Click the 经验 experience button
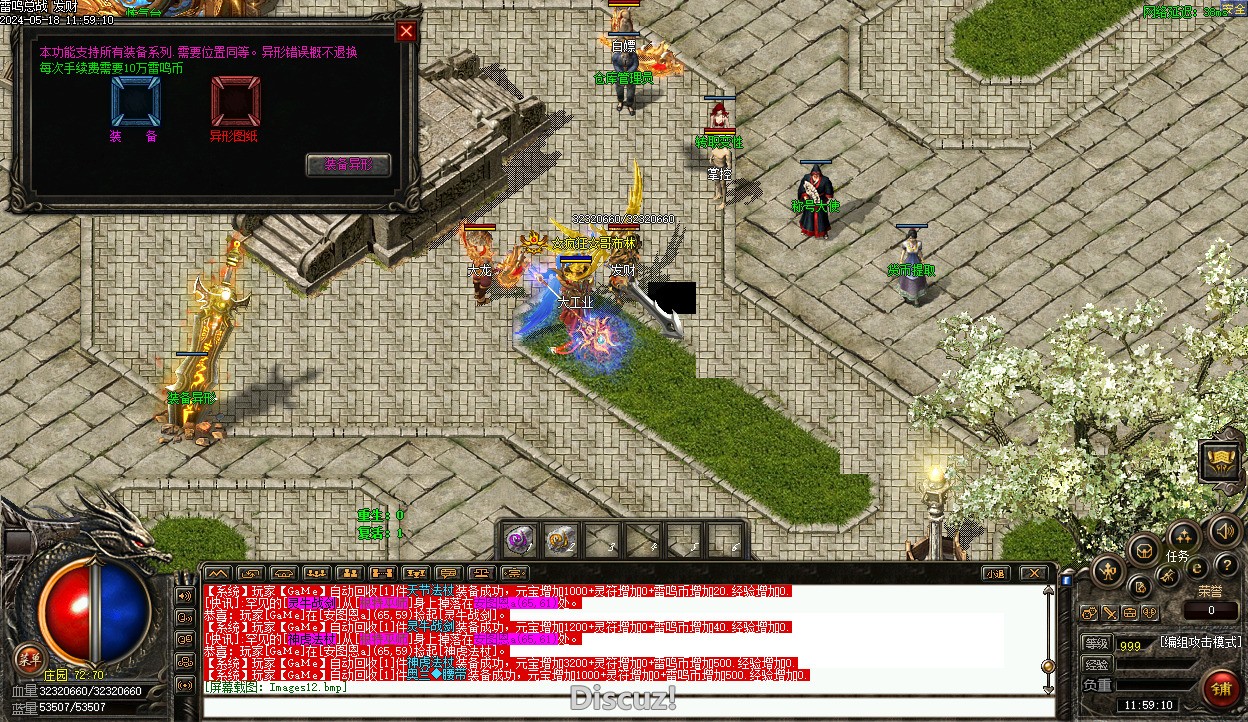Viewport: 1248px width, 722px height. [1096, 664]
